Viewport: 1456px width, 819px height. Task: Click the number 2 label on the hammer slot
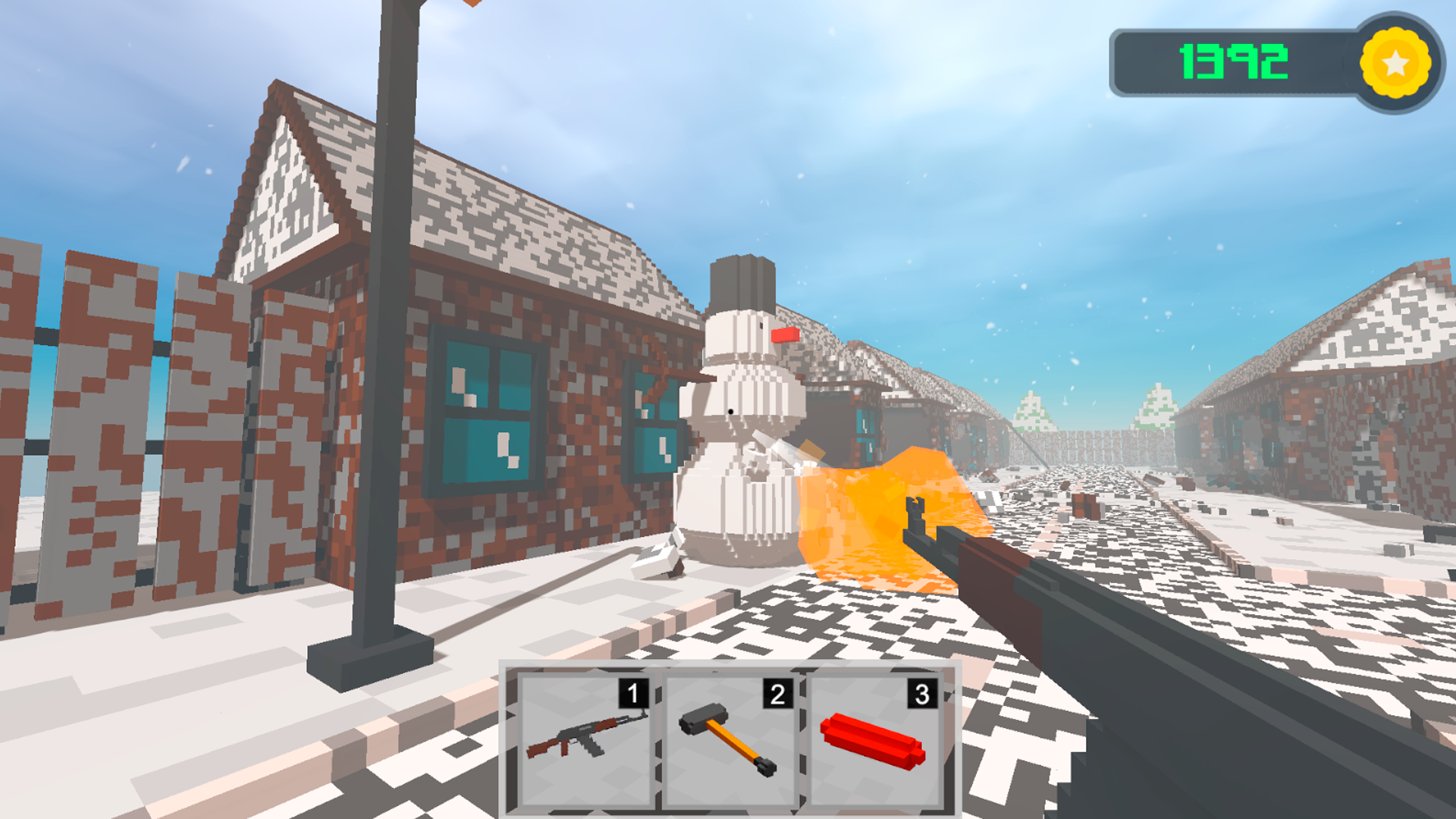point(777,692)
